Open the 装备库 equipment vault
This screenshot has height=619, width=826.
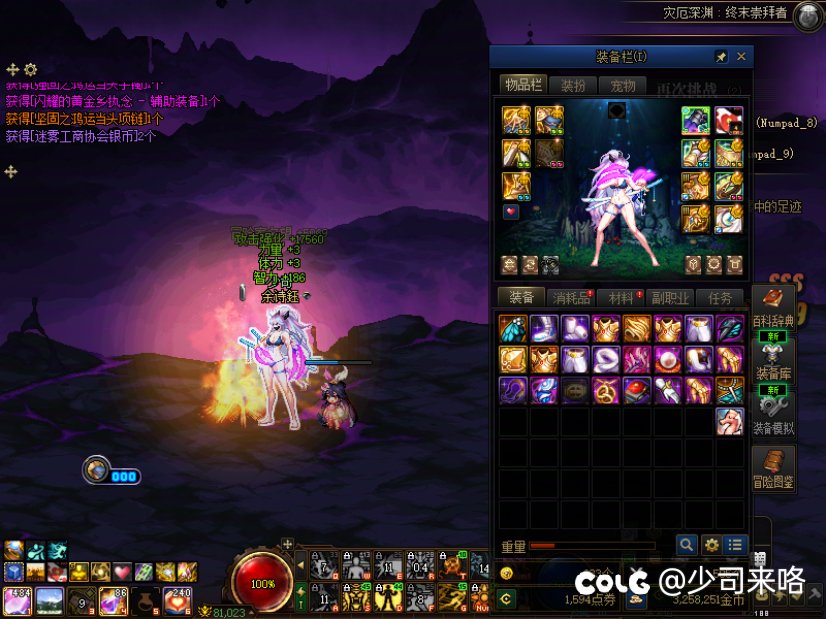[773, 360]
